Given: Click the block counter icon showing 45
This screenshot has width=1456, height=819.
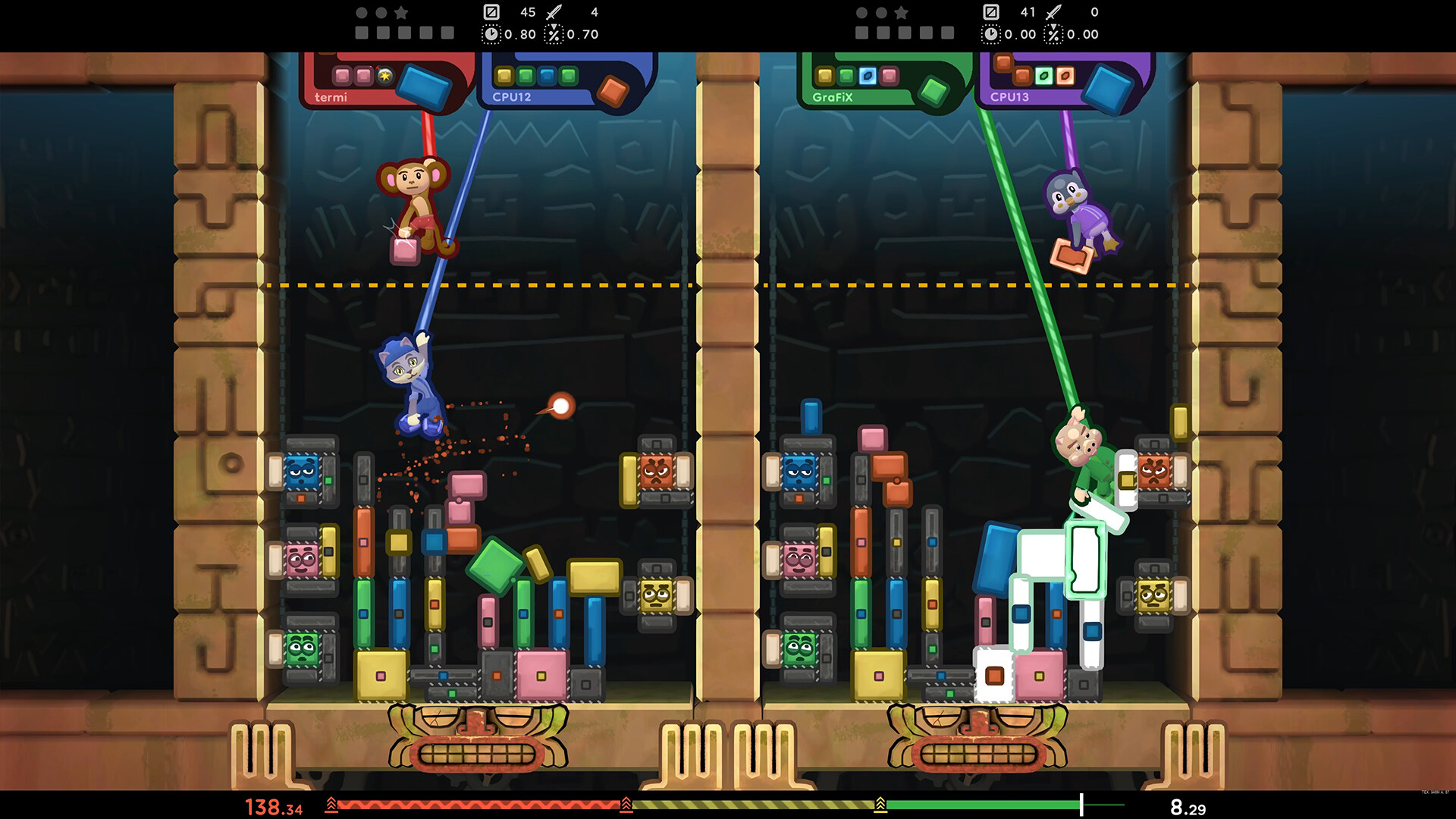Looking at the screenshot, I should pyautogui.click(x=492, y=12).
